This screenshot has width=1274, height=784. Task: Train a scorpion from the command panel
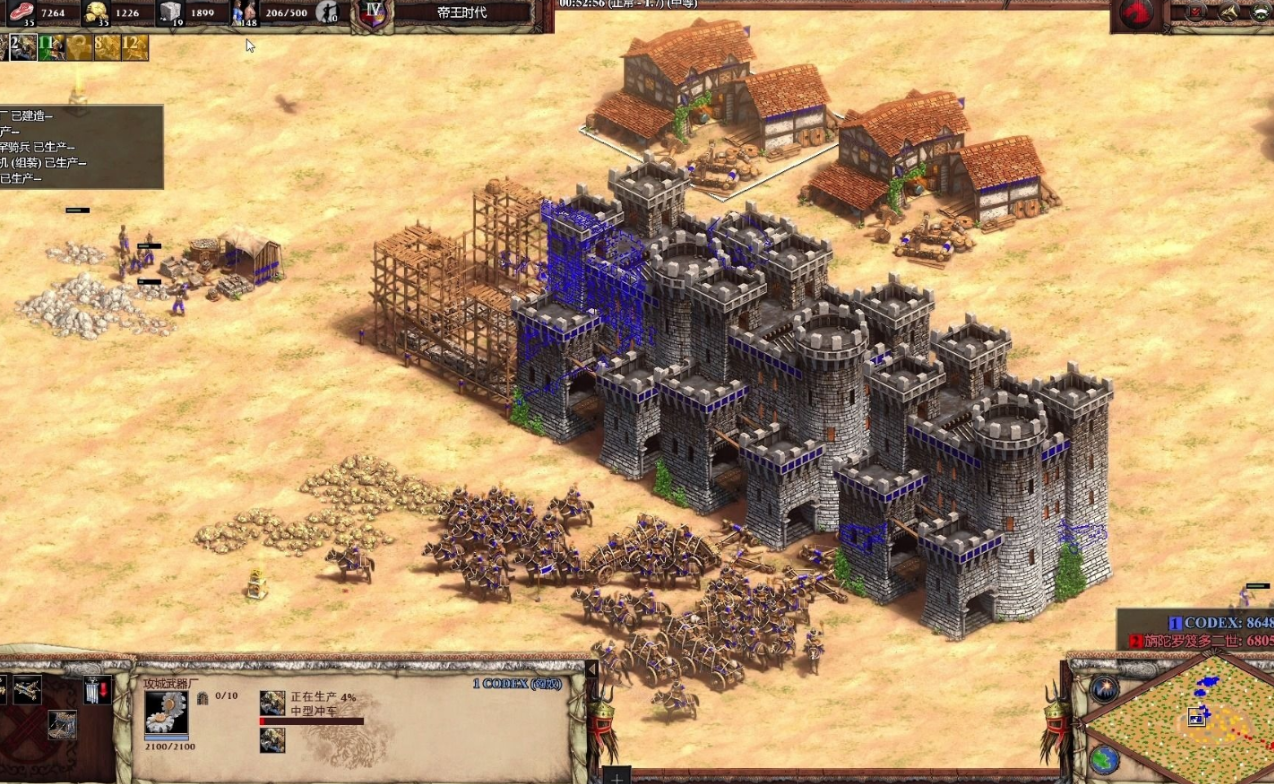[26, 689]
